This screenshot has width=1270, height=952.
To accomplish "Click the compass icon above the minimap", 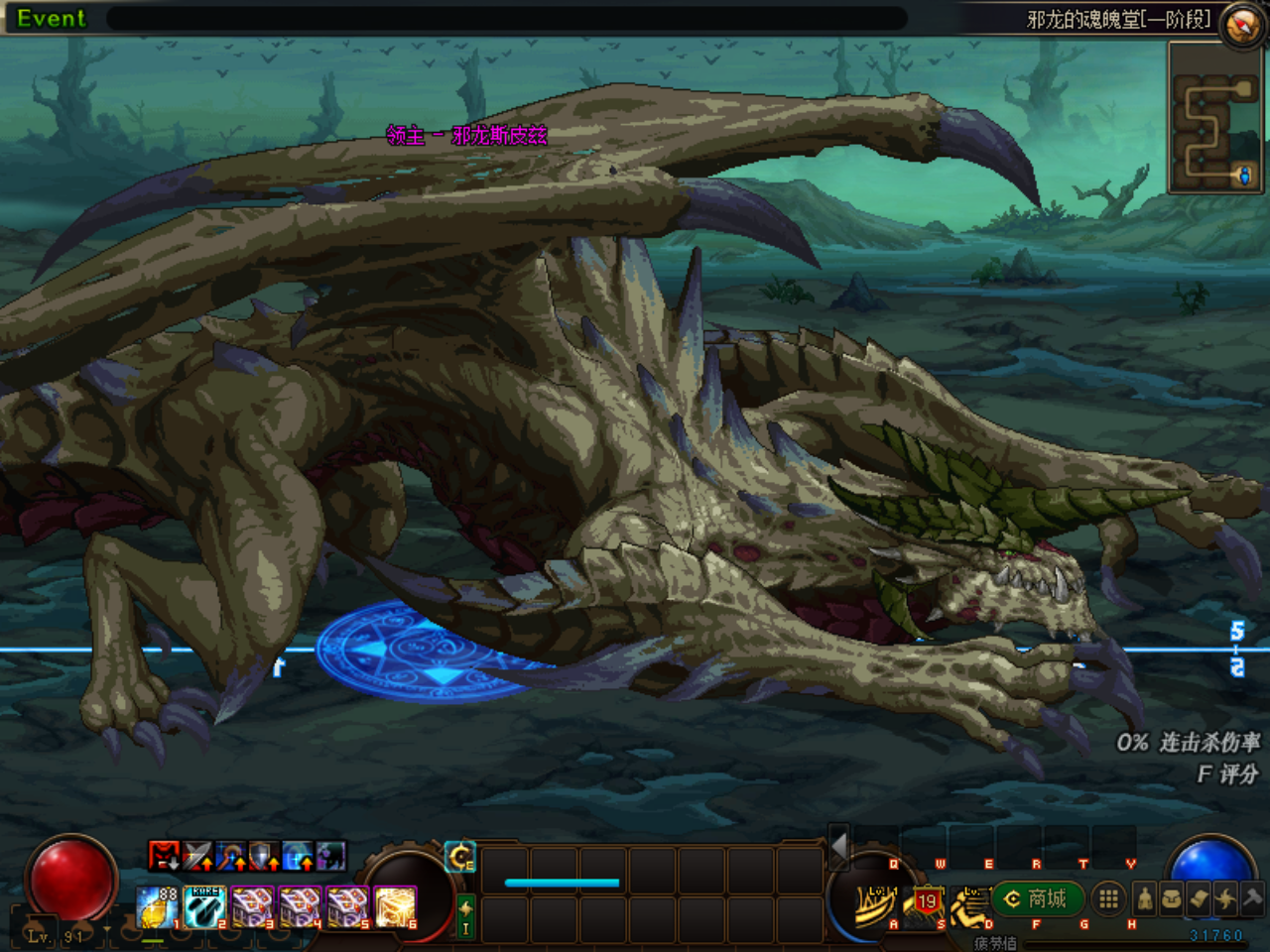I will point(1240,24).
